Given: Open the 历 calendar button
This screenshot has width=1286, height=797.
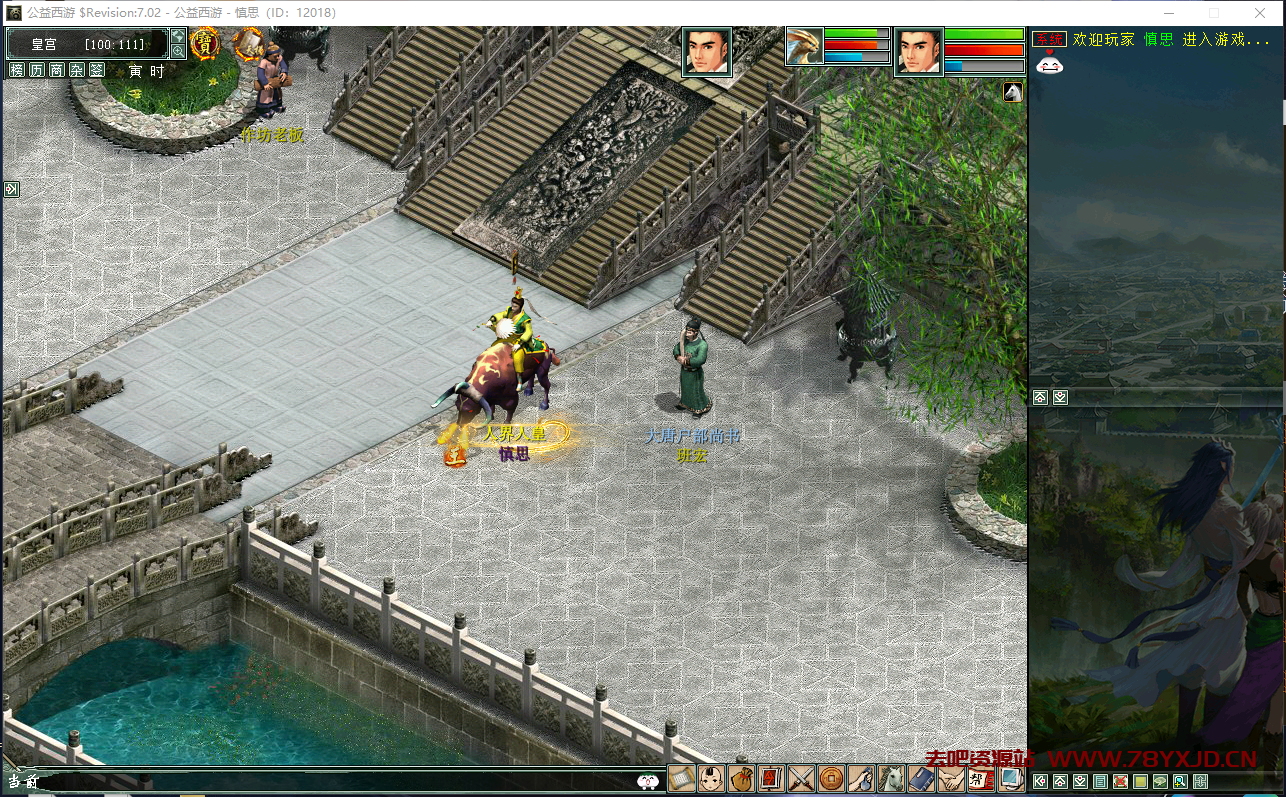Looking at the screenshot, I should click(36, 70).
